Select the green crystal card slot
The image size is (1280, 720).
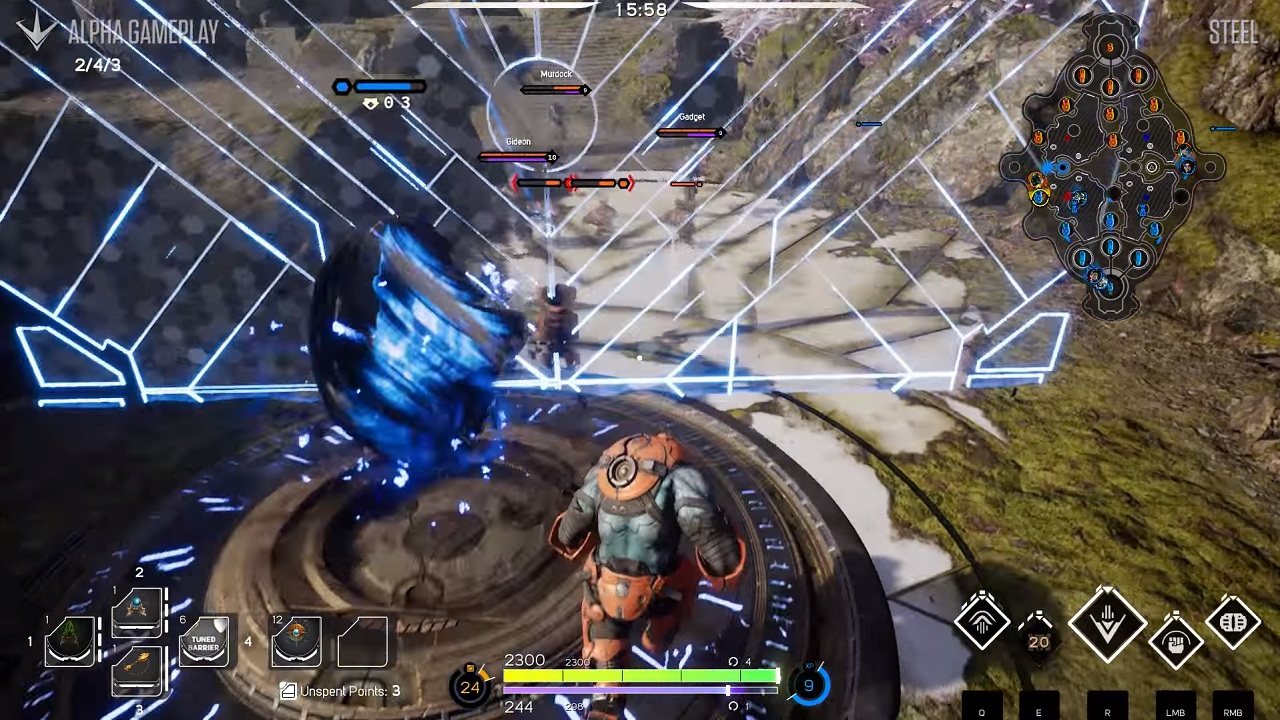(70, 641)
